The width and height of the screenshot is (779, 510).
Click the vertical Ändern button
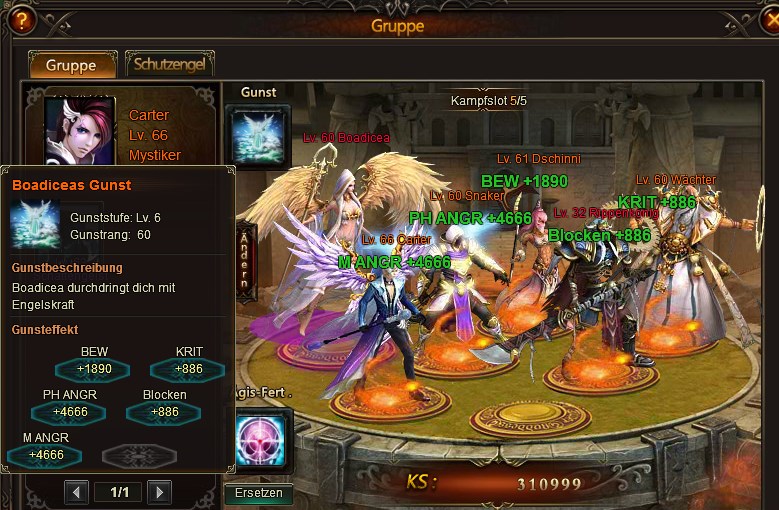tap(244, 258)
